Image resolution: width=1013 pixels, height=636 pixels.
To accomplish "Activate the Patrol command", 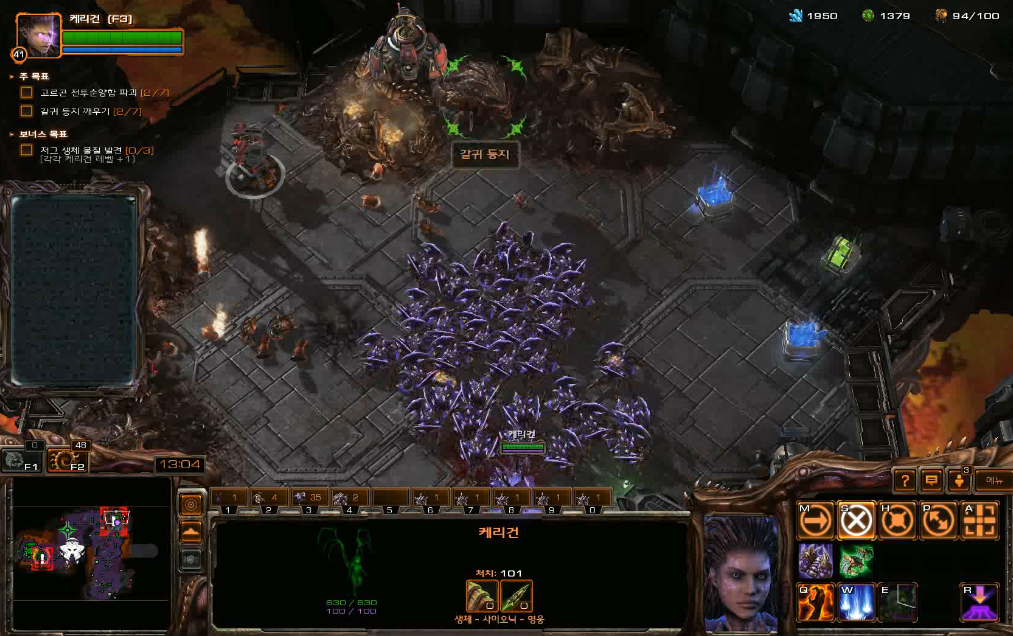I will point(939,521).
